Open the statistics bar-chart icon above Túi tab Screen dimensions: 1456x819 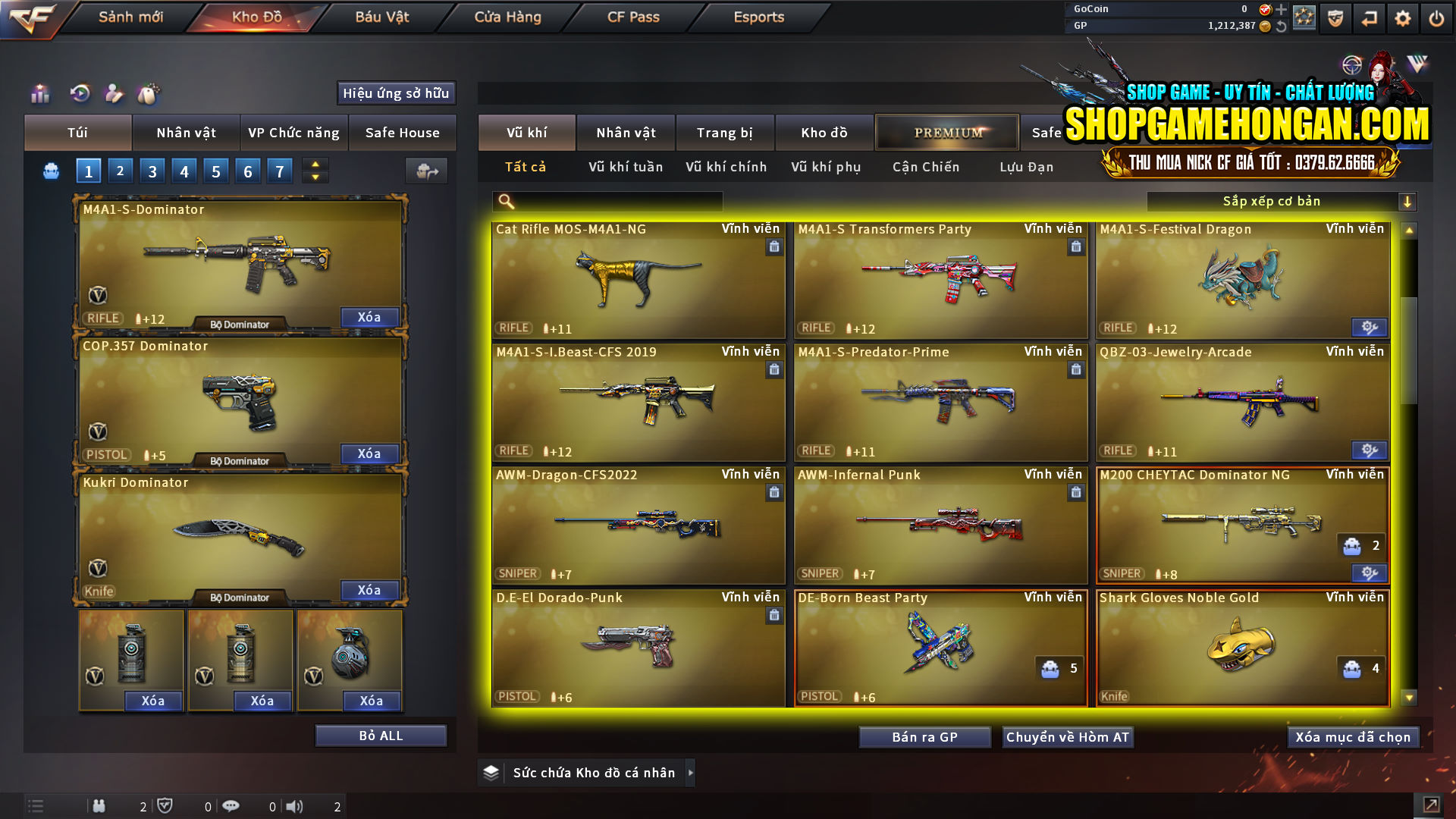click(x=39, y=94)
